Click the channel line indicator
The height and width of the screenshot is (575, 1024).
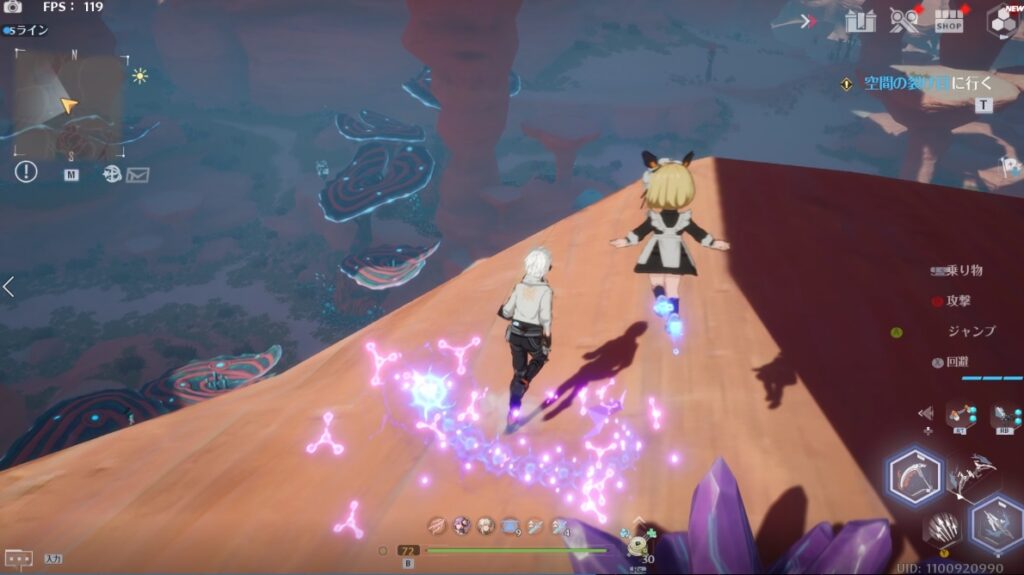tap(26, 30)
